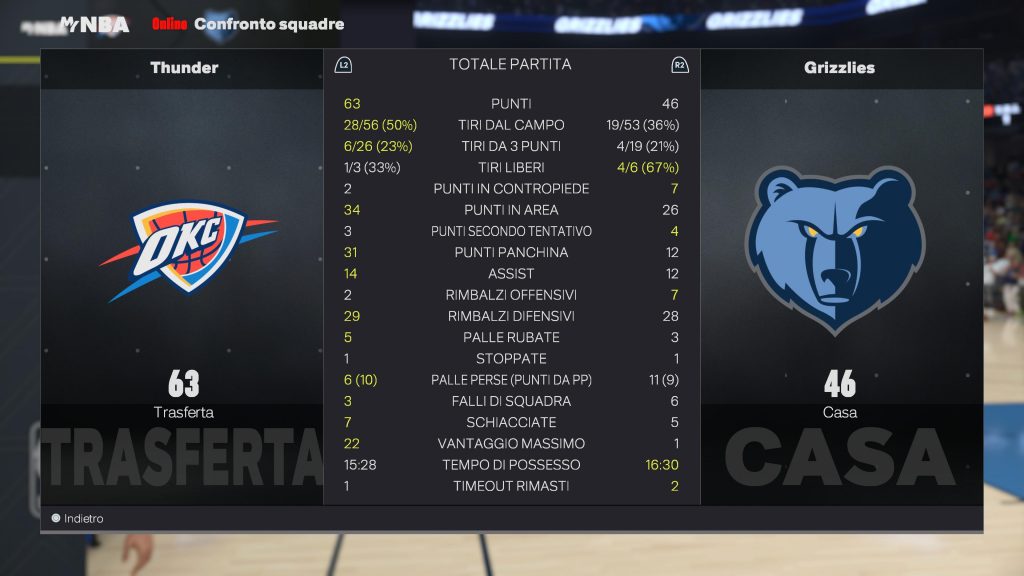The image size is (1024, 576).
Task: Select the TOTALE PARTITA period header
Action: coord(510,65)
